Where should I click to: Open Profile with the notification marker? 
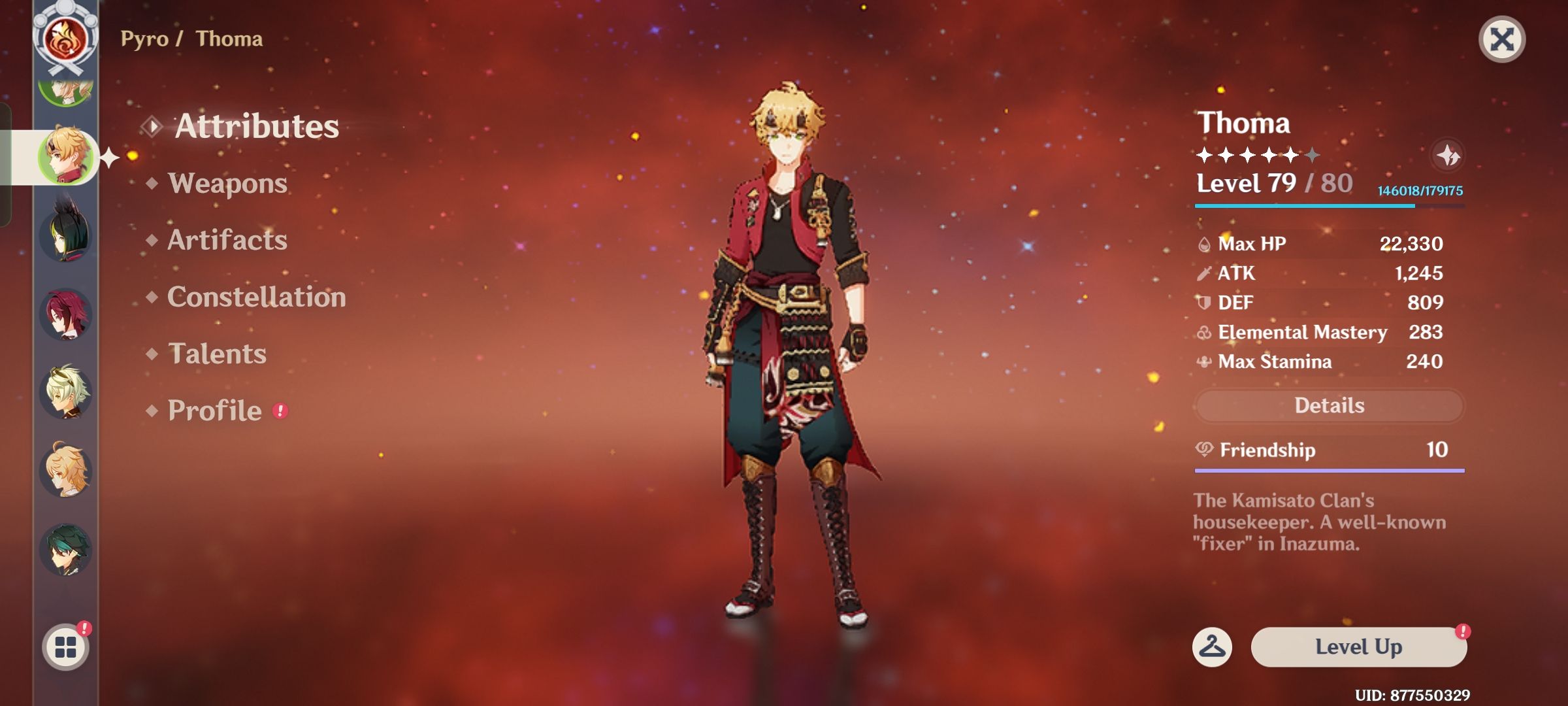click(x=212, y=411)
